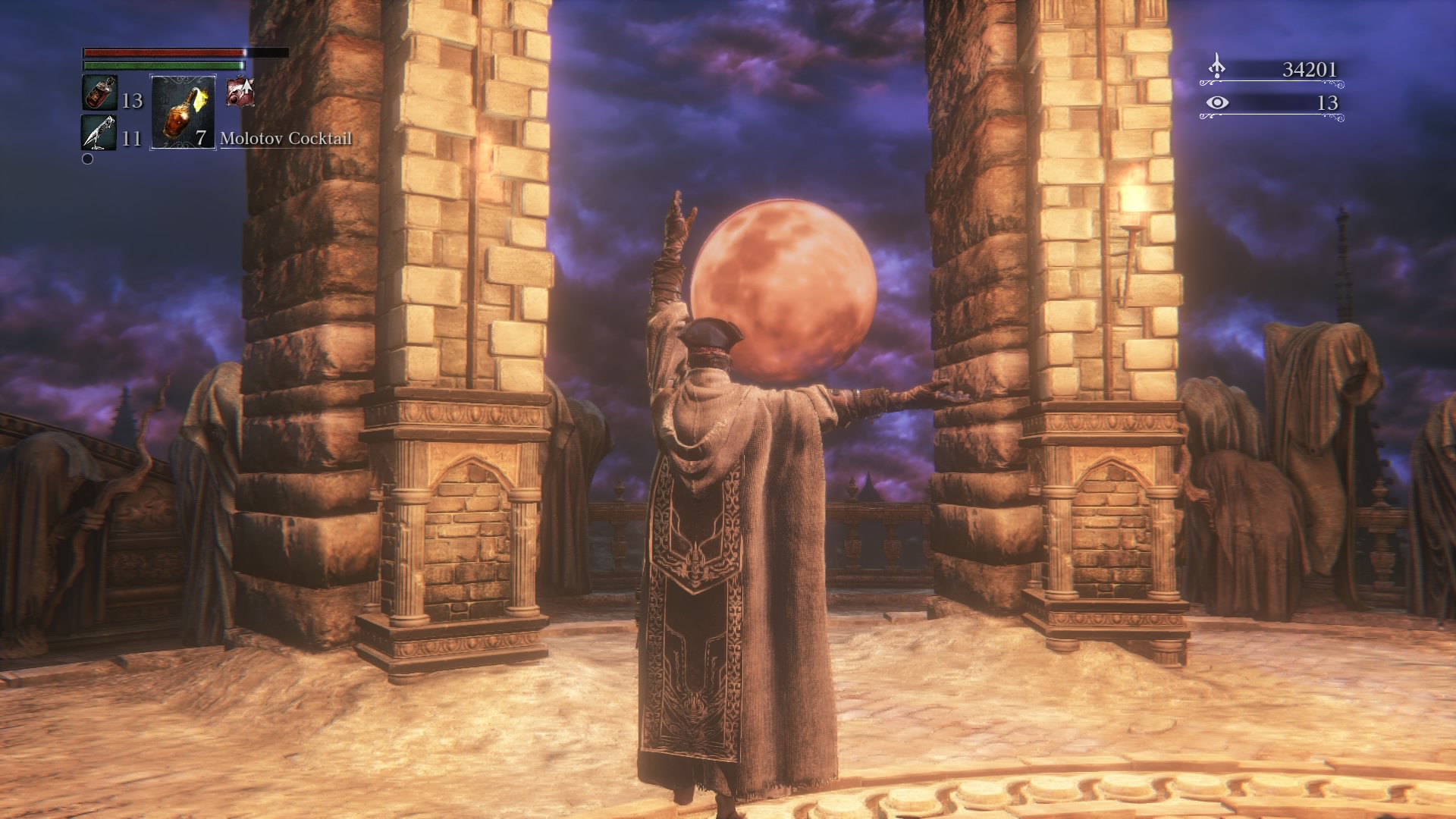This screenshot has height=819, width=1456.
Task: Click the Insight eye icon
Action: click(1217, 102)
